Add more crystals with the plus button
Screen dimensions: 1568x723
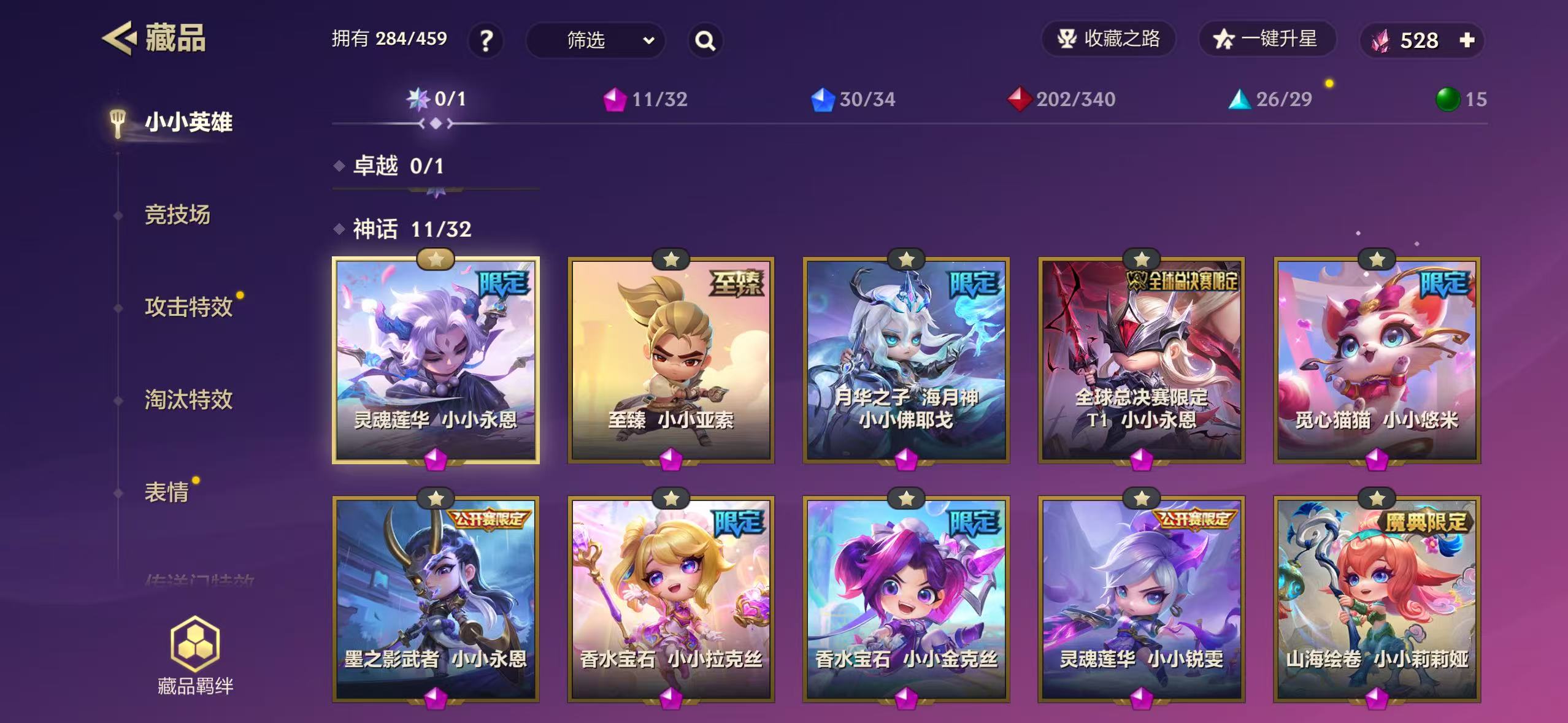tap(1467, 40)
